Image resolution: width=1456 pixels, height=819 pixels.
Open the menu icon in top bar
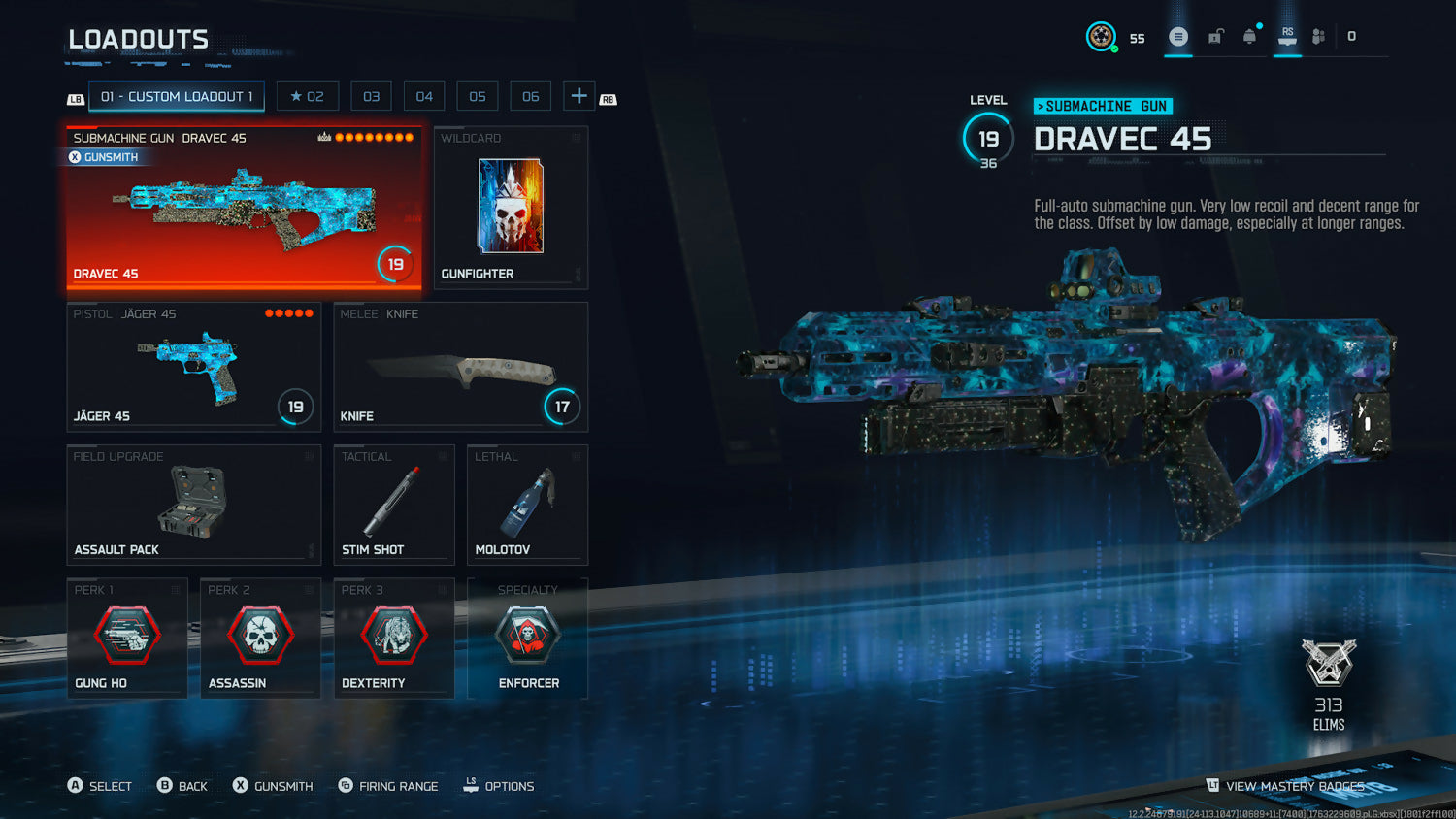(x=1178, y=37)
